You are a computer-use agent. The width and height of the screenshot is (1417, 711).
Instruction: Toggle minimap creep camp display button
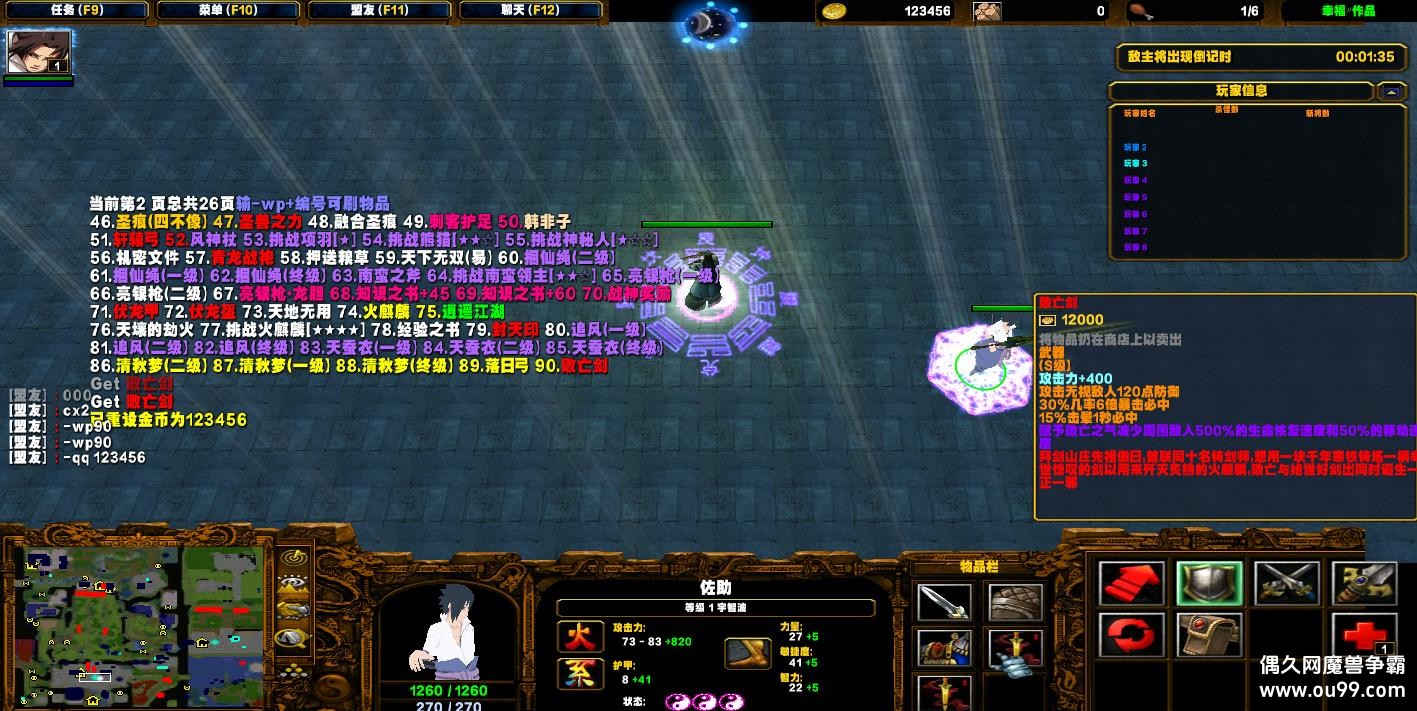coord(292,637)
